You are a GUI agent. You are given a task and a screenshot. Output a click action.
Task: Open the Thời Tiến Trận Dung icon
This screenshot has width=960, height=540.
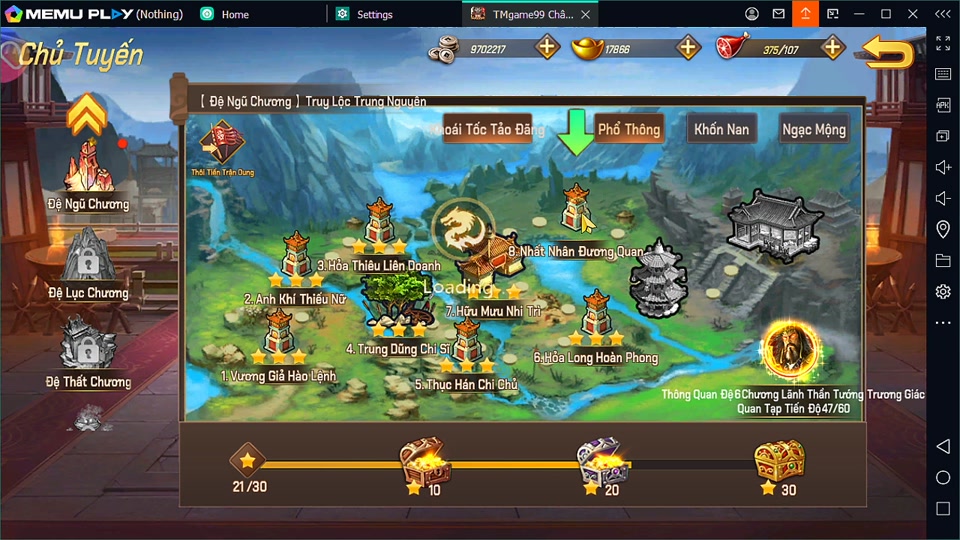222,146
